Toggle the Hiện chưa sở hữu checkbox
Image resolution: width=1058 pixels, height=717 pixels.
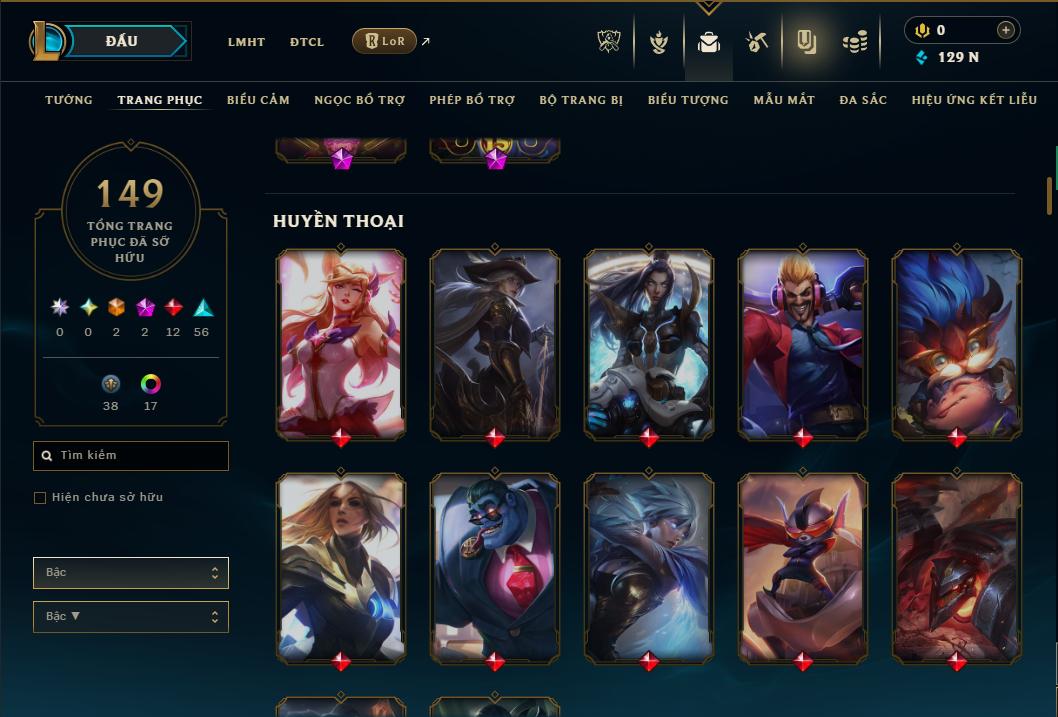(40, 498)
